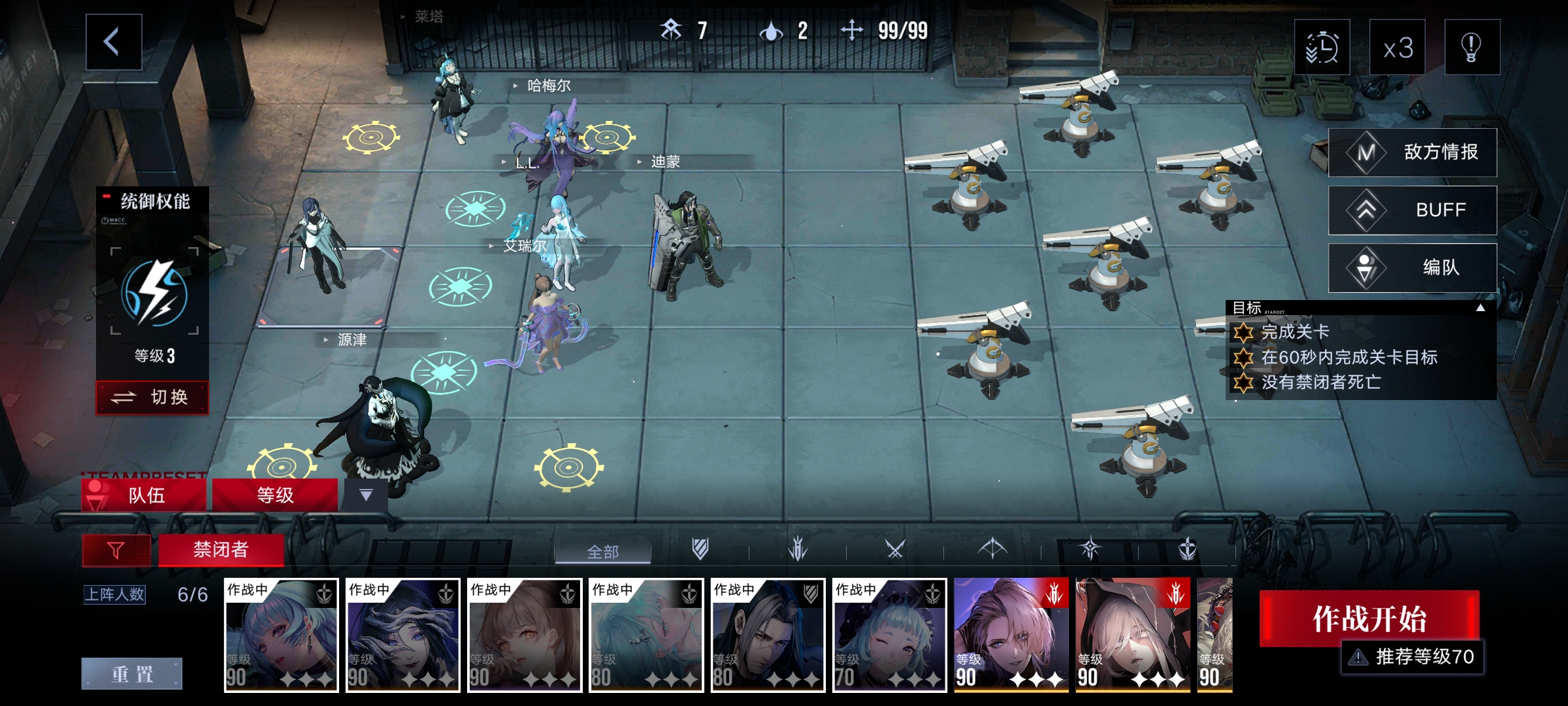Start the battle with 作战开始
This screenshot has height=706, width=1568.
(1369, 618)
